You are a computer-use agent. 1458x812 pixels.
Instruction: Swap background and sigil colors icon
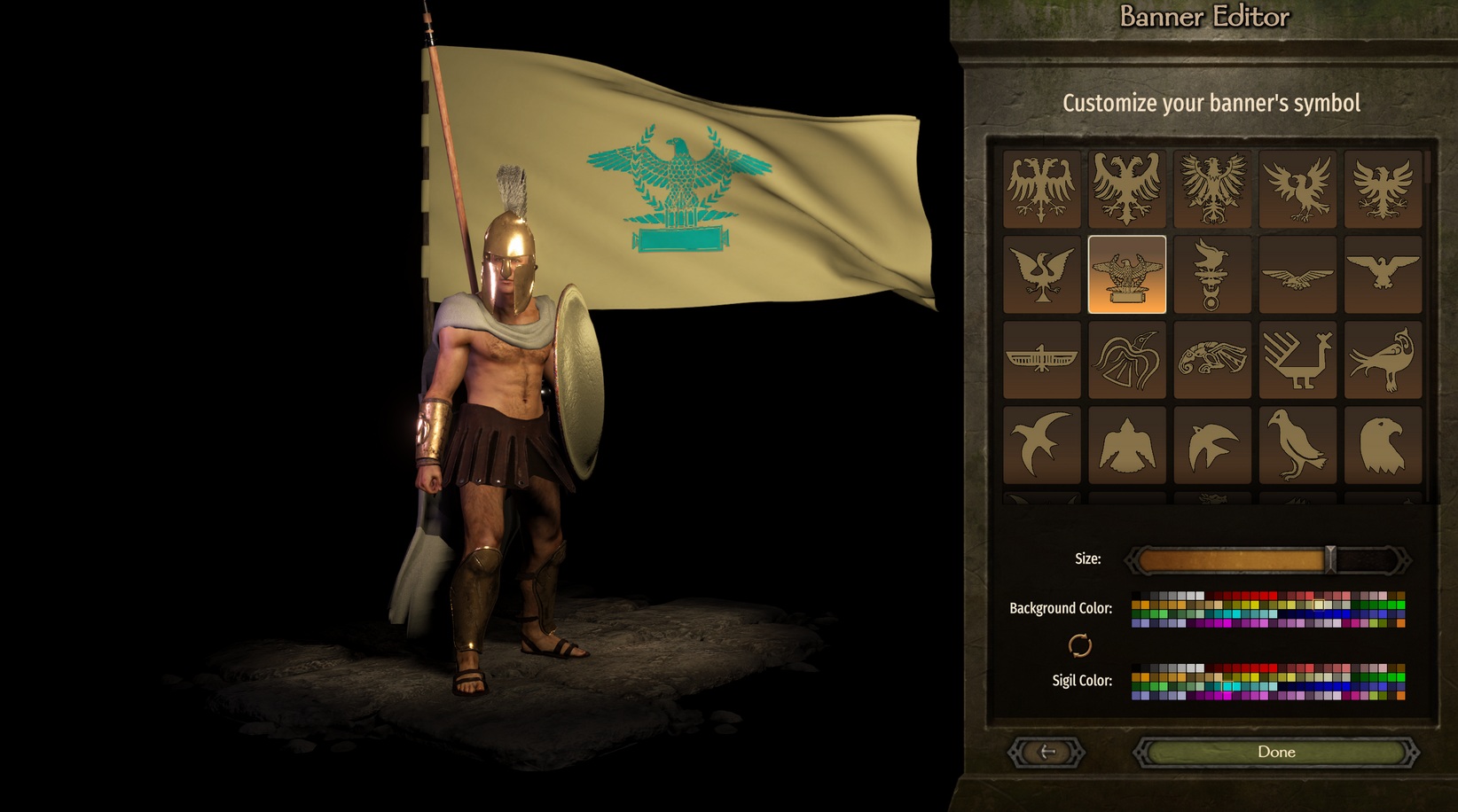1079,645
